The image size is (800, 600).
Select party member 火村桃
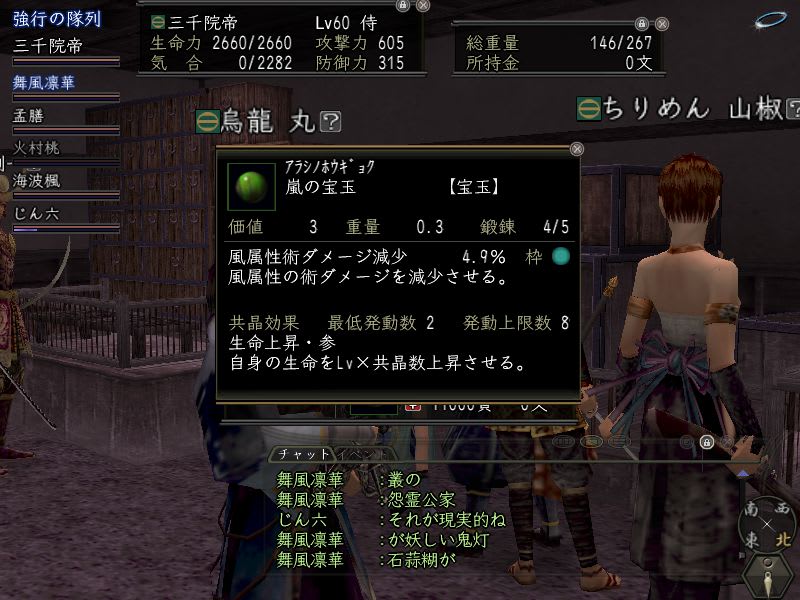(37, 148)
